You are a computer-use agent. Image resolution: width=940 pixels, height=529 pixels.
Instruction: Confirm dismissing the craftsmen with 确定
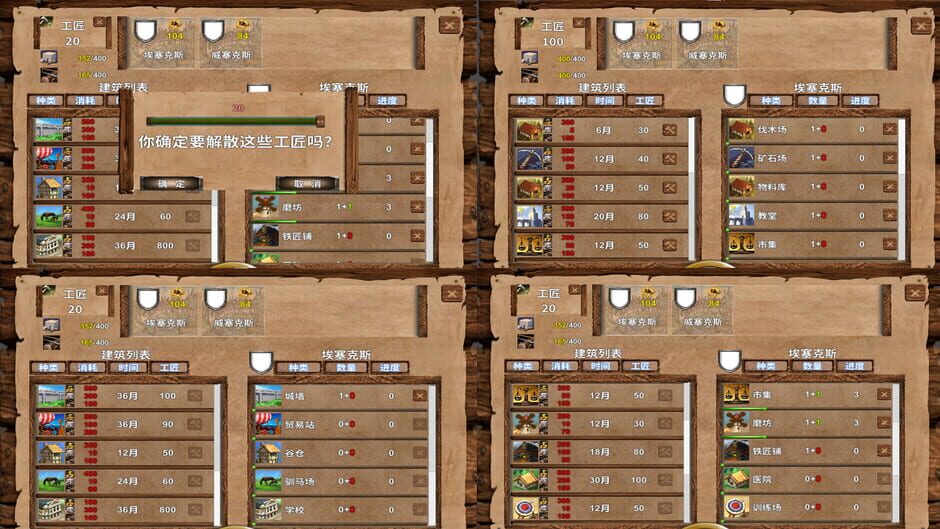click(170, 184)
